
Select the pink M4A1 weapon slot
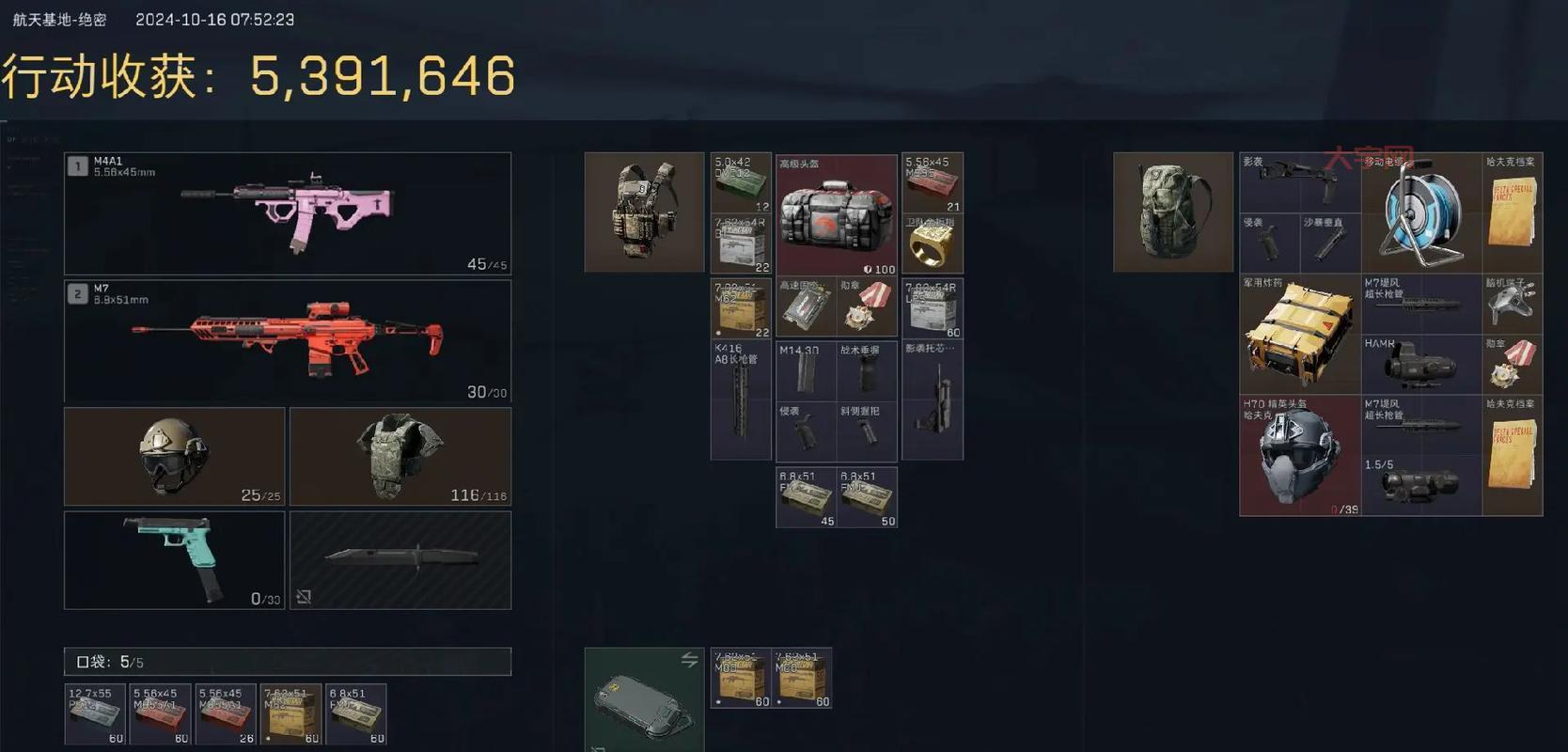pyautogui.click(x=288, y=213)
